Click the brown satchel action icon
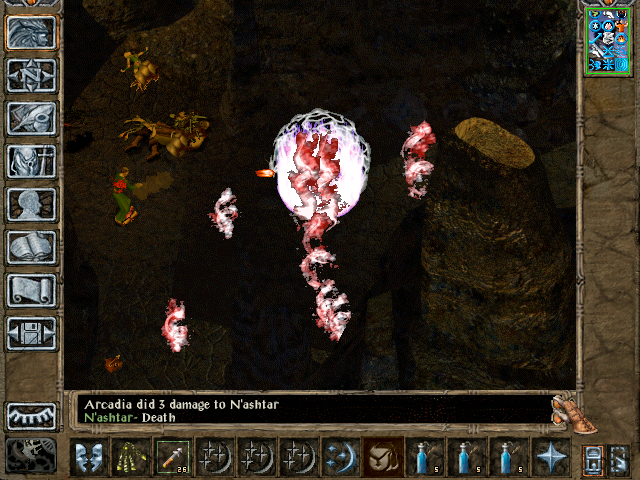Image resolution: width=640 pixels, height=480 pixels. click(382, 457)
